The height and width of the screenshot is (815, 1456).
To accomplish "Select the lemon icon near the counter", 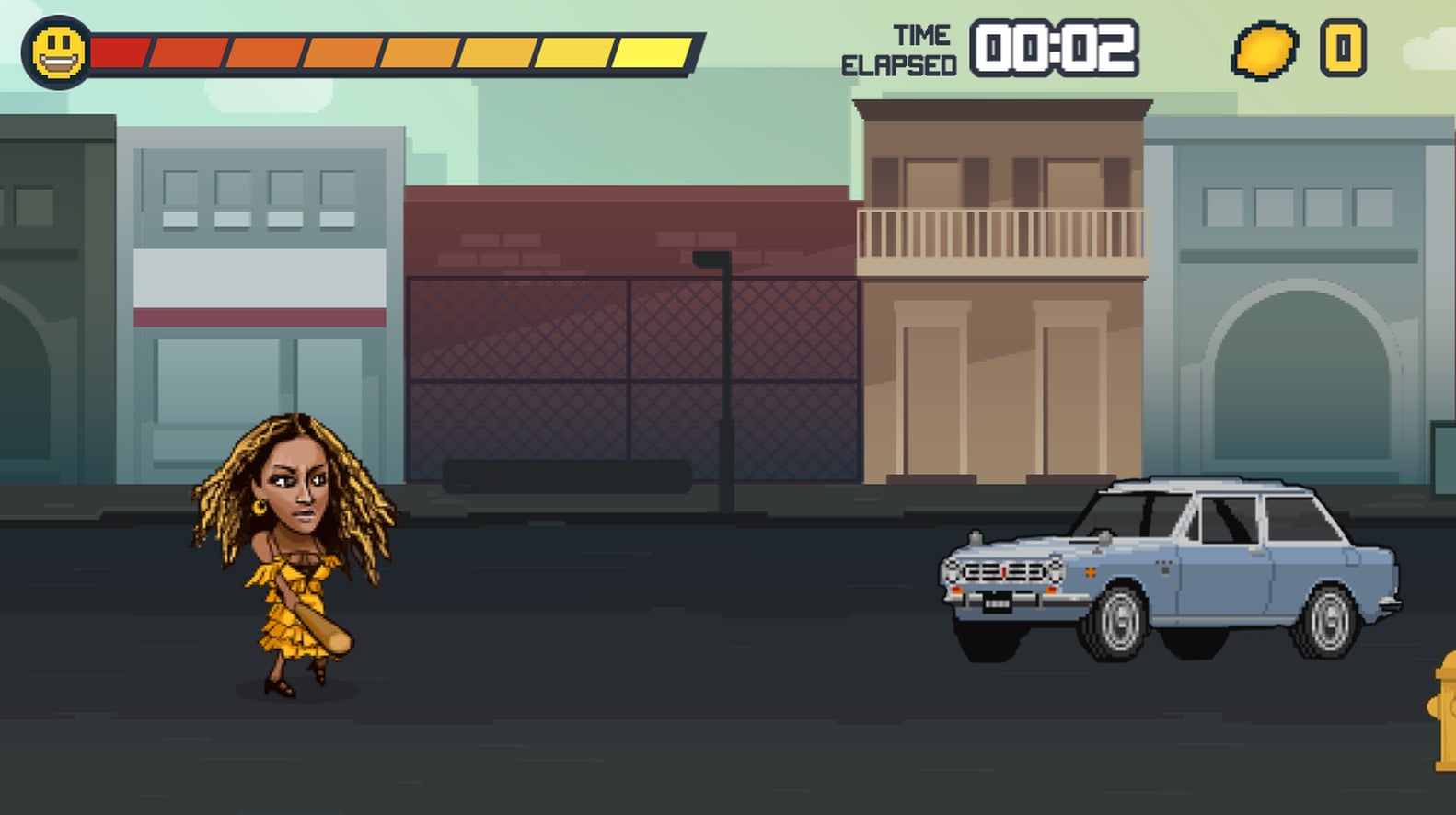I will point(1265,51).
